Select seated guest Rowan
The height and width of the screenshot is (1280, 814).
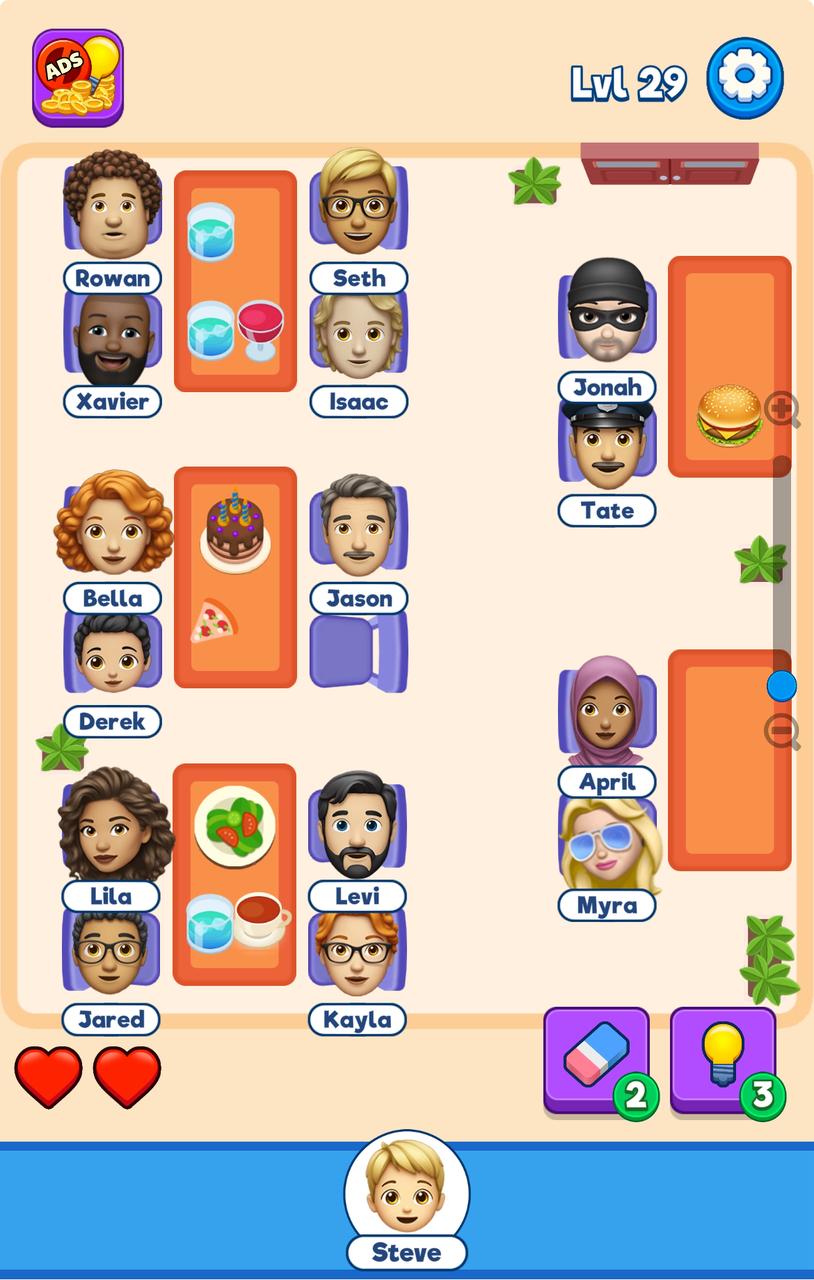point(112,208)
